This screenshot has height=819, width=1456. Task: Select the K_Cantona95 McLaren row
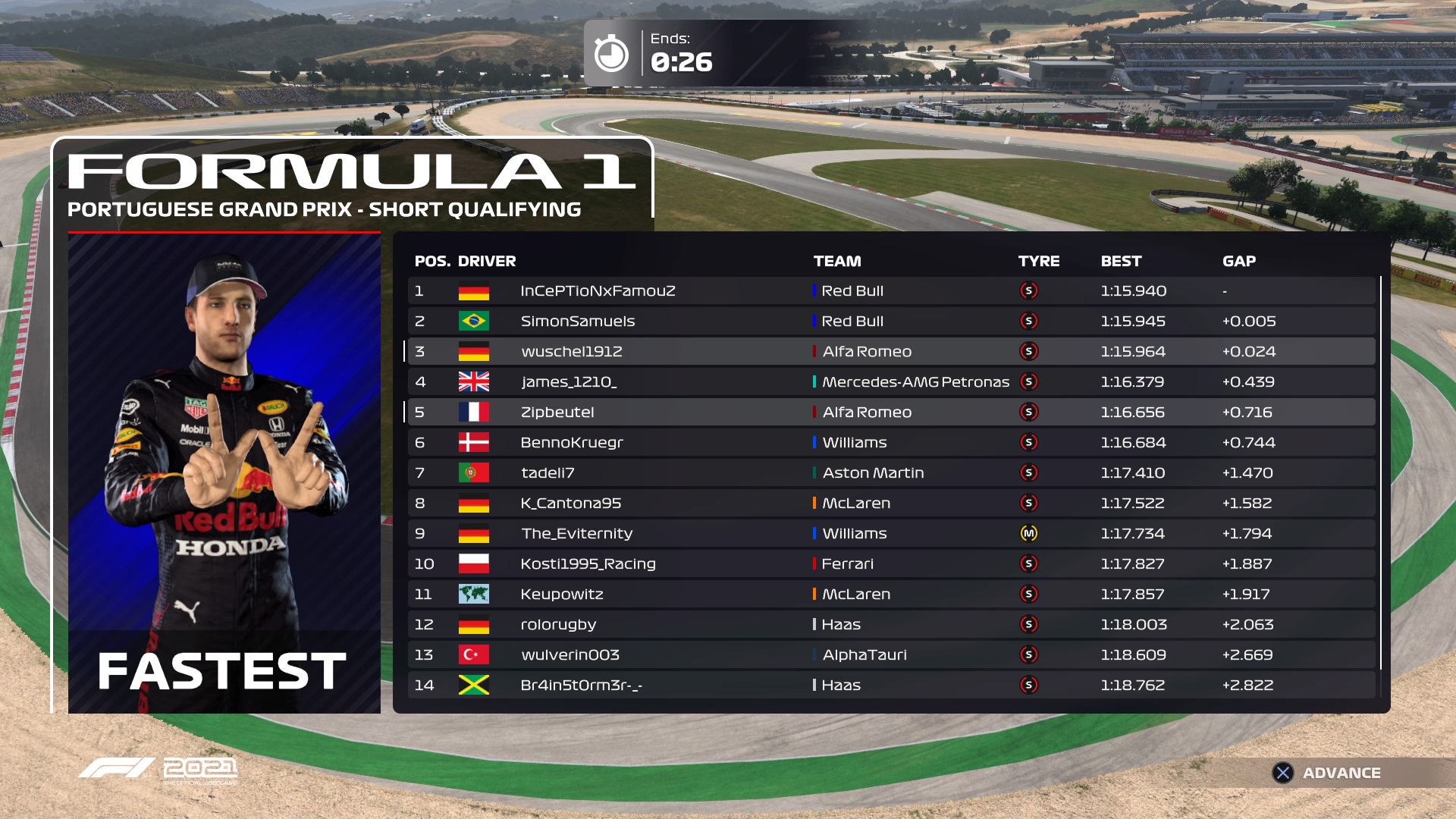click(891, 504)
